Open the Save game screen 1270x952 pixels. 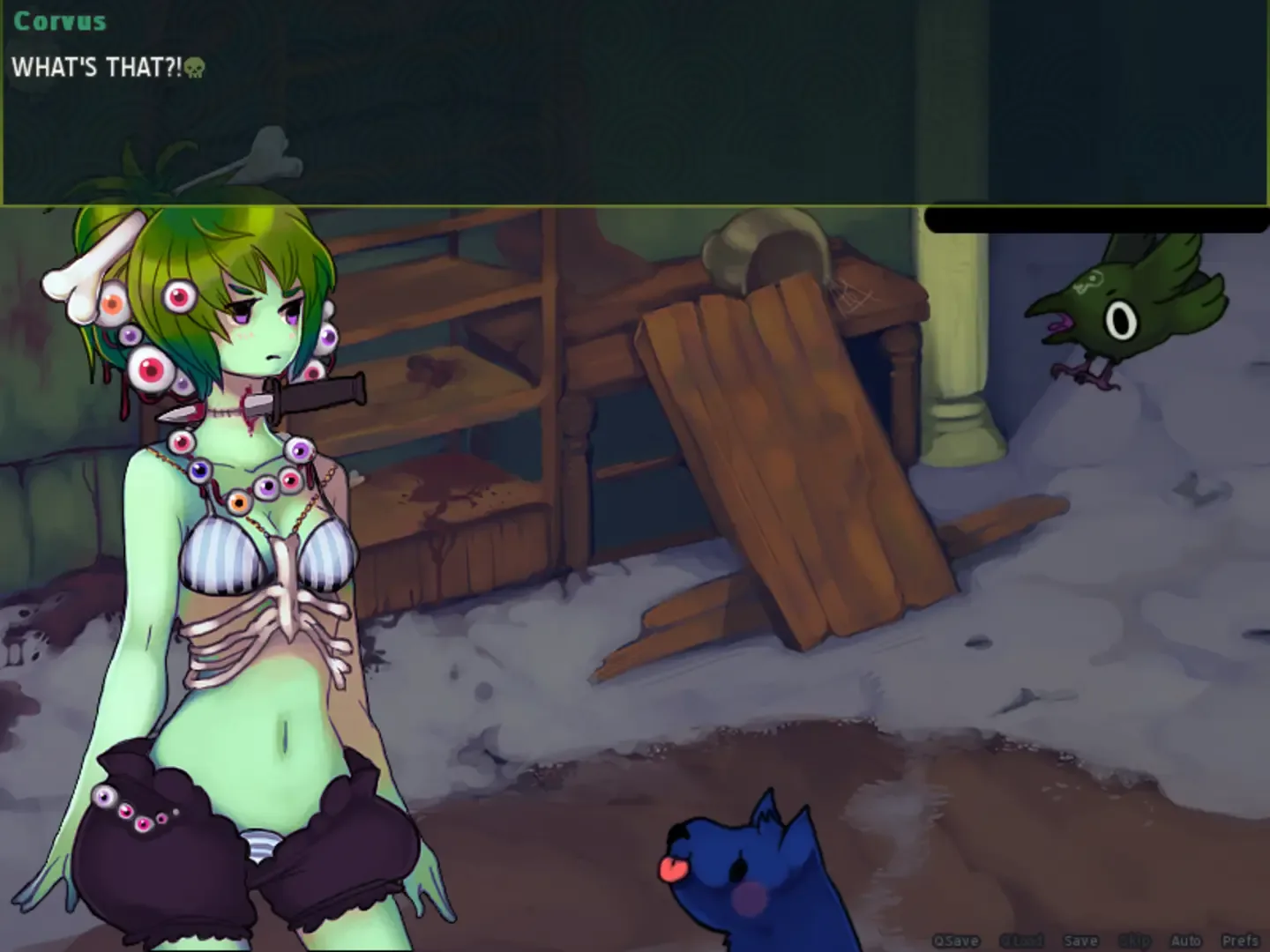point(1080,940)
